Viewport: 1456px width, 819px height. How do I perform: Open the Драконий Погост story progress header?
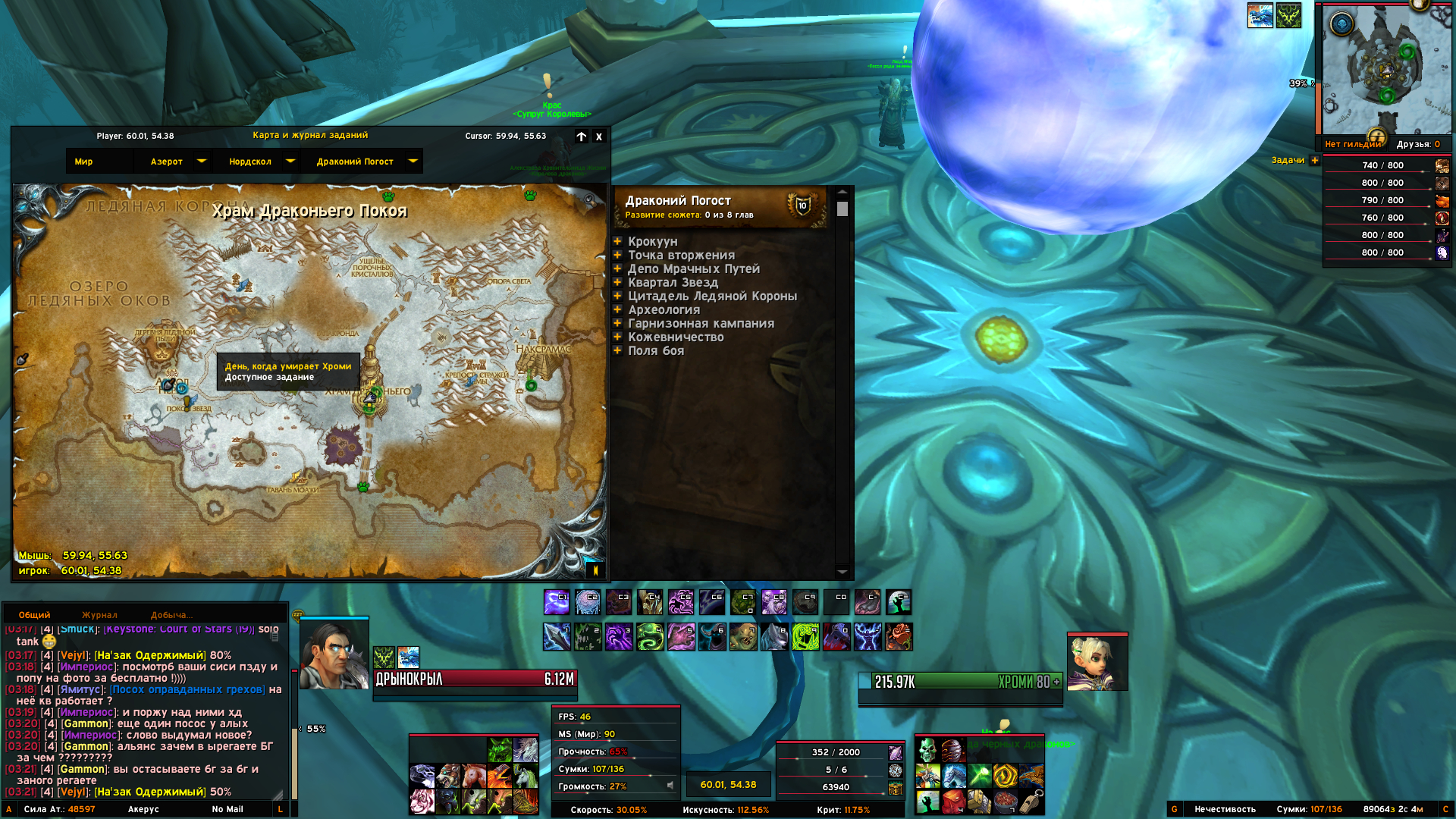(720, 206)
